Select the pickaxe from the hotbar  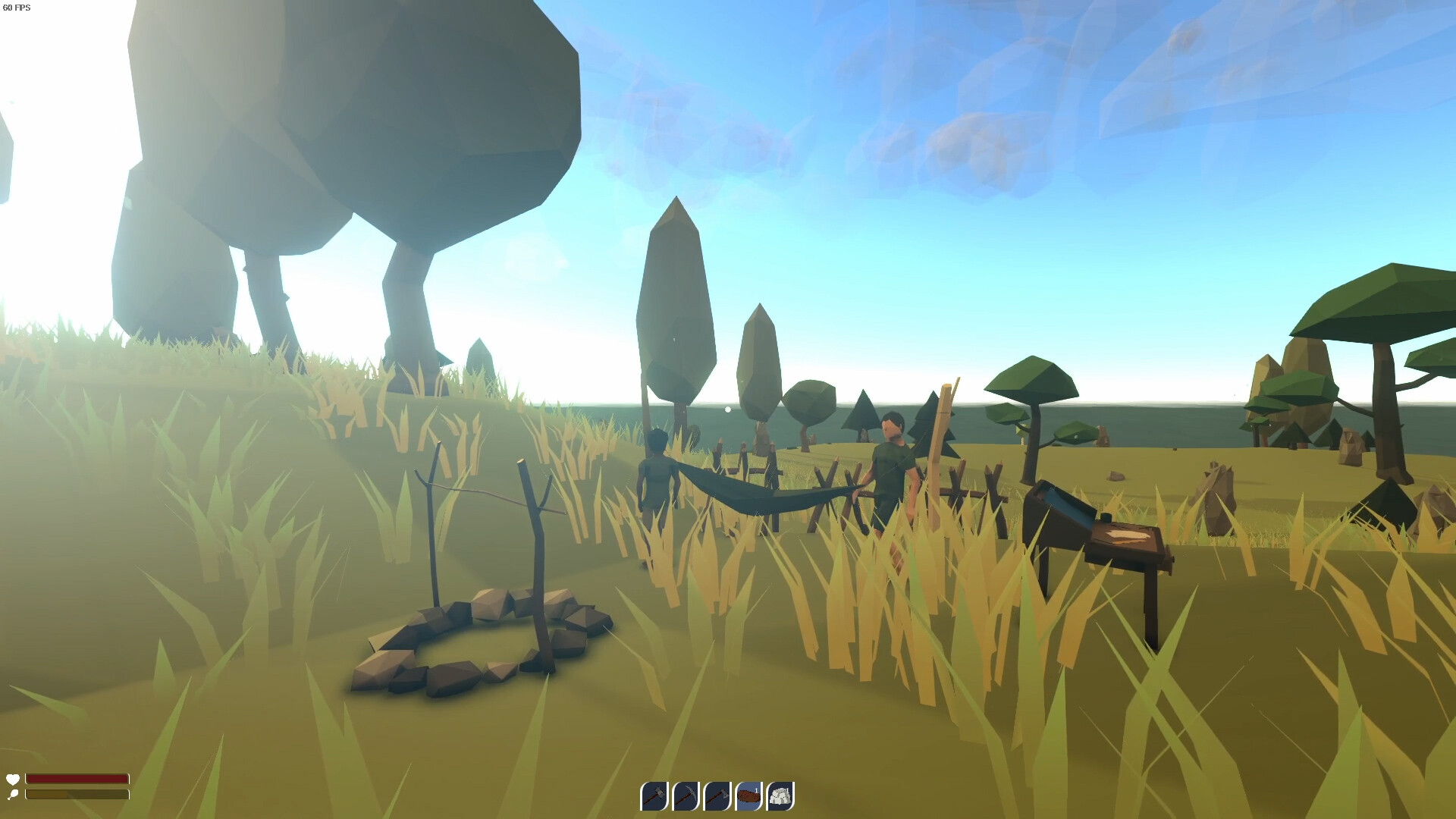(686, 796)
